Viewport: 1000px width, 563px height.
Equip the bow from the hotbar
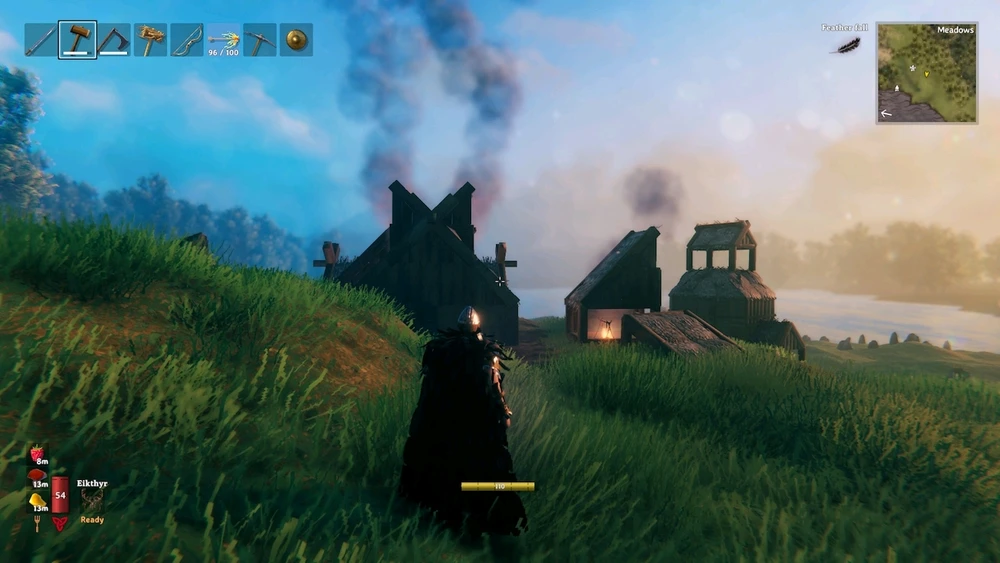(187, 40)
